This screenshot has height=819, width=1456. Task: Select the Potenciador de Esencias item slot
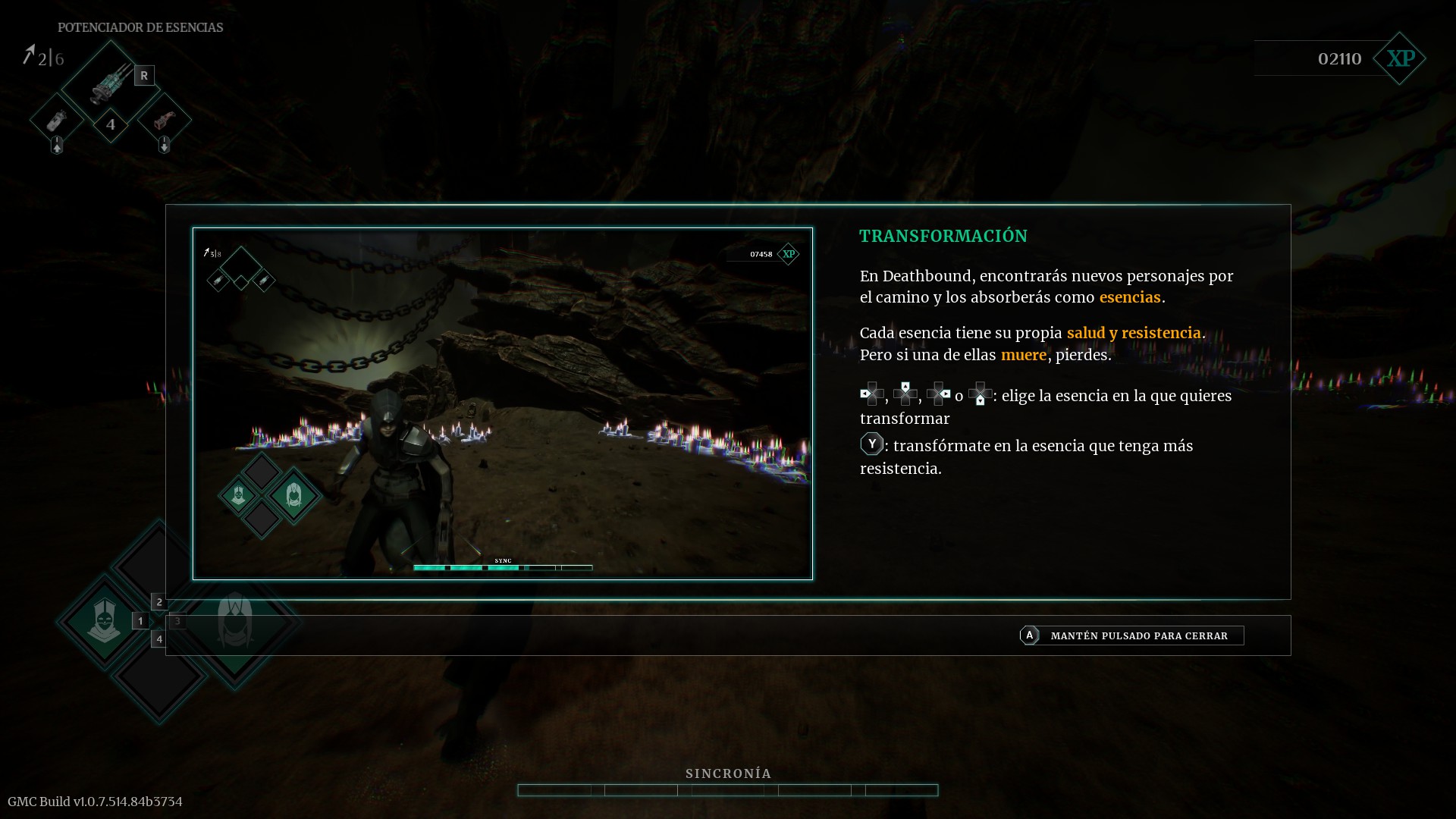[111, 82]
